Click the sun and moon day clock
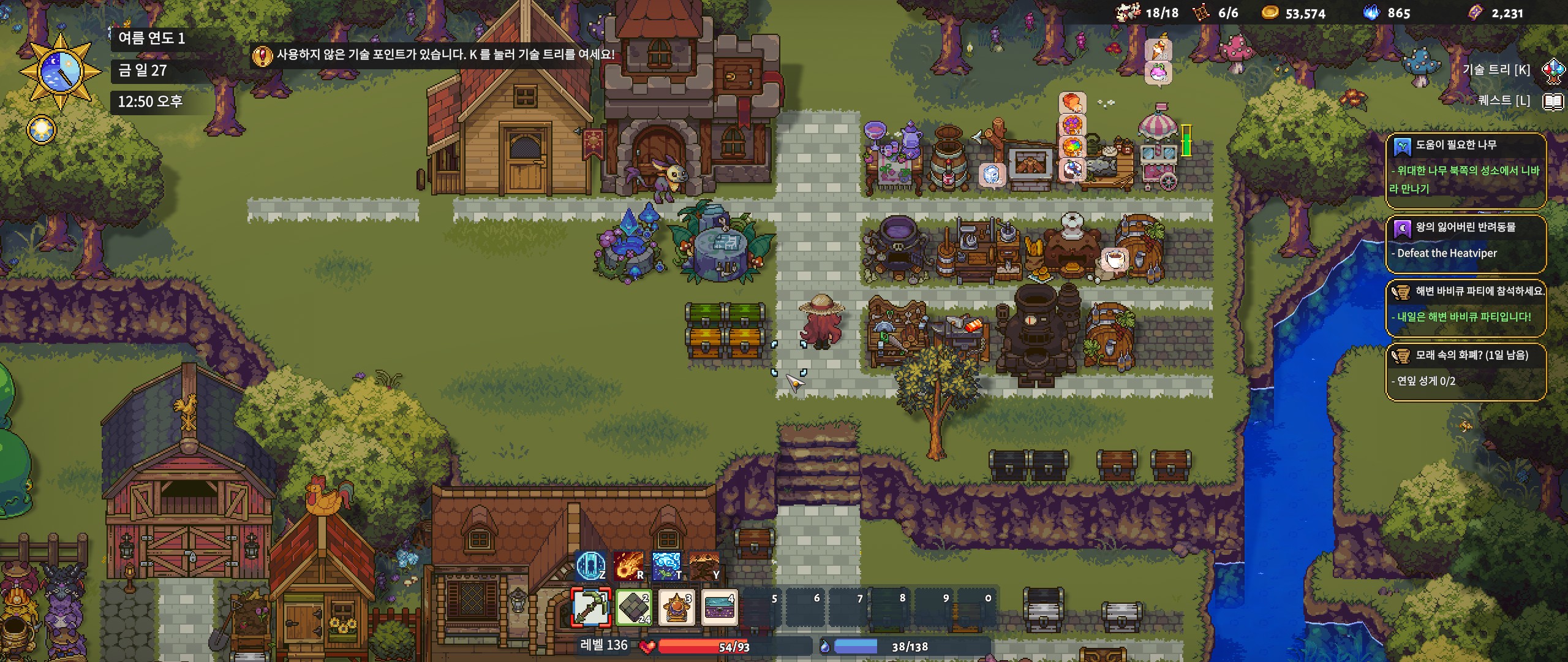The image size is (1568, 662). pyautogui.click(x=60, y=71)
